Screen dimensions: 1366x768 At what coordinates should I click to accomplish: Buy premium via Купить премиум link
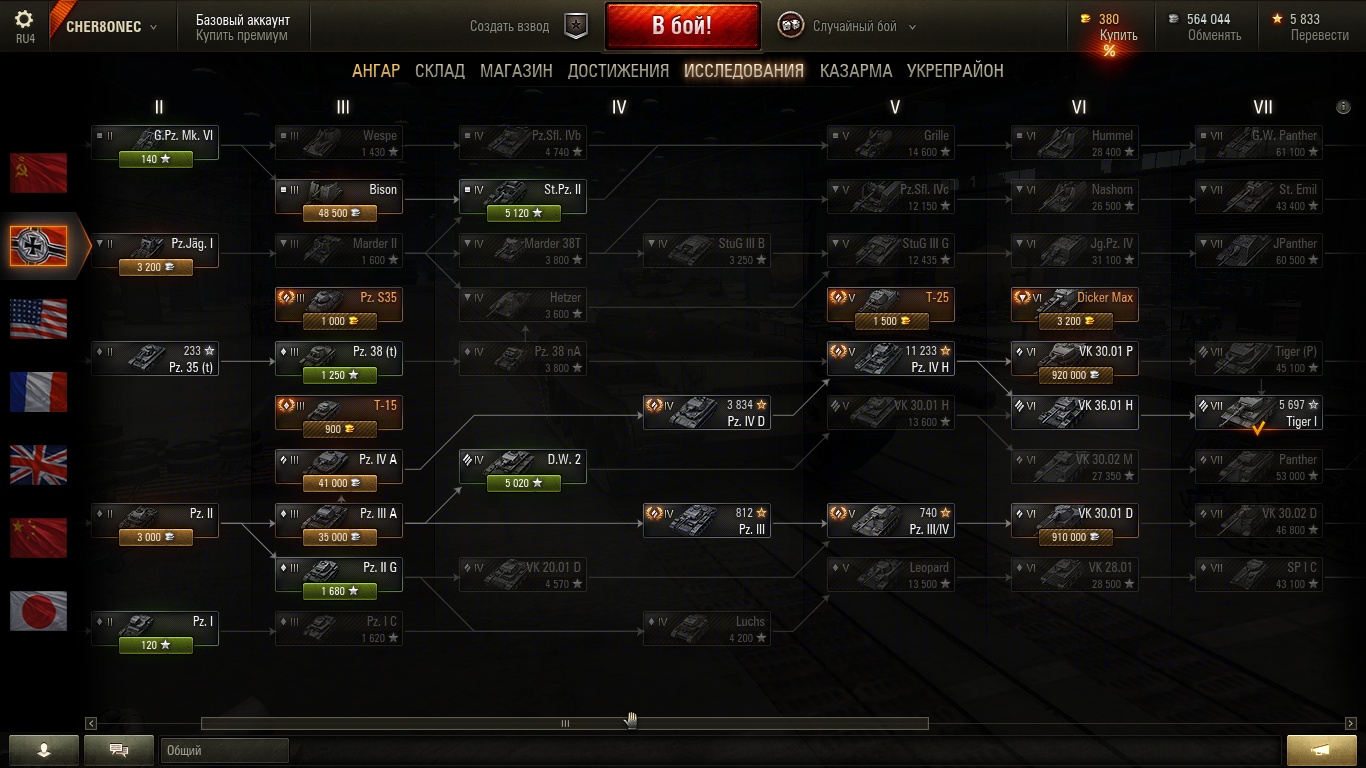coord(241,36)
